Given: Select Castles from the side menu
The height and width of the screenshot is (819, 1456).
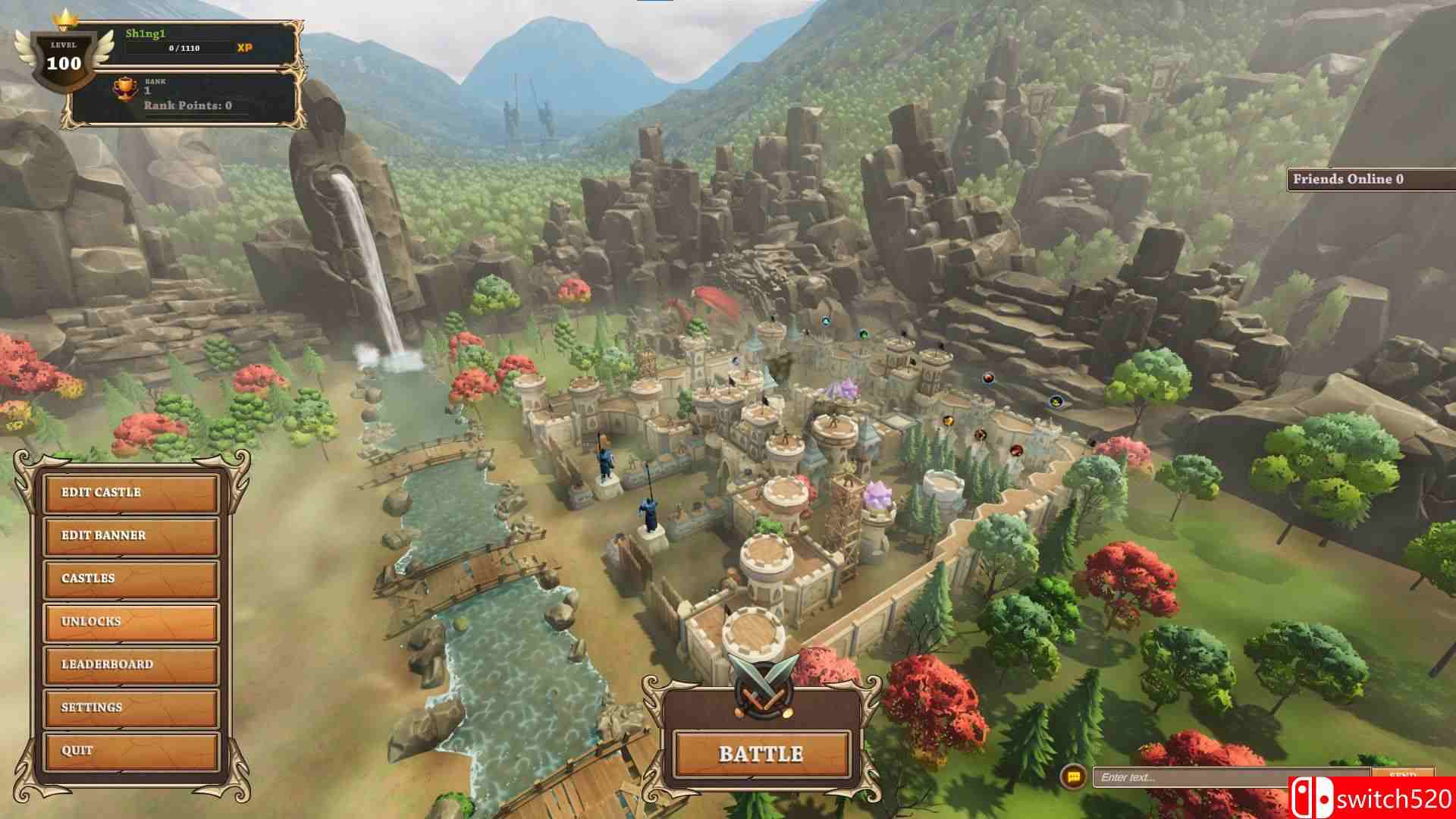Looking at the screenshot, I should (130, 579).
